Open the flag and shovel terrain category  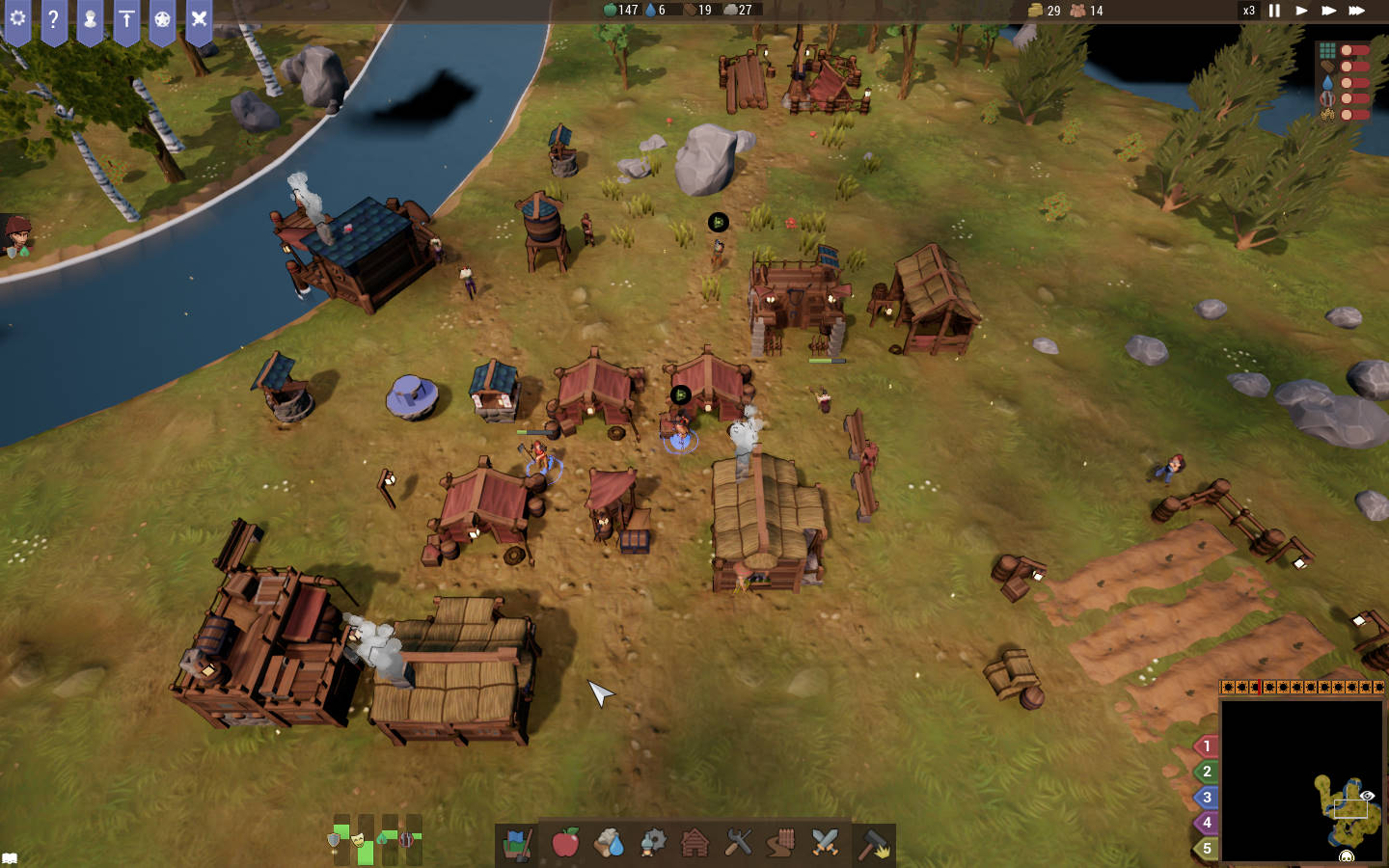point(518,844)
